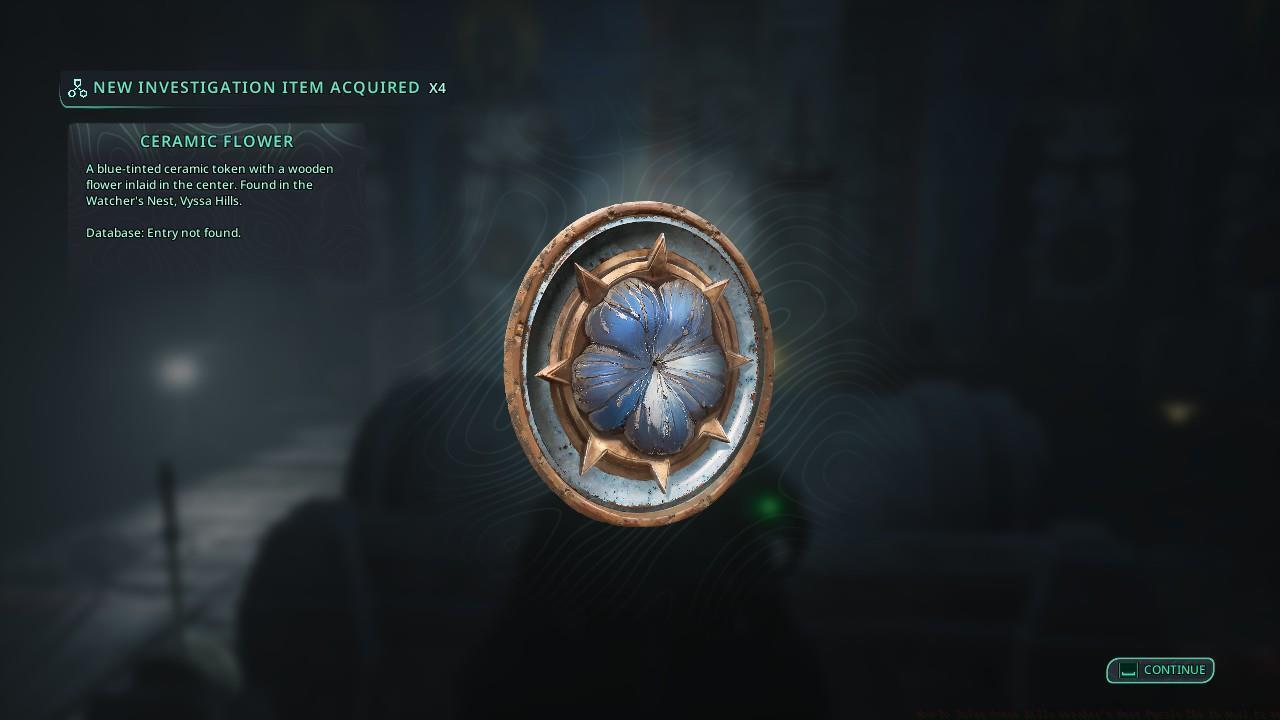Click the investigation network icon on the banner
1280x720 pixels.
pyautogui.click(x=78, y=87)
